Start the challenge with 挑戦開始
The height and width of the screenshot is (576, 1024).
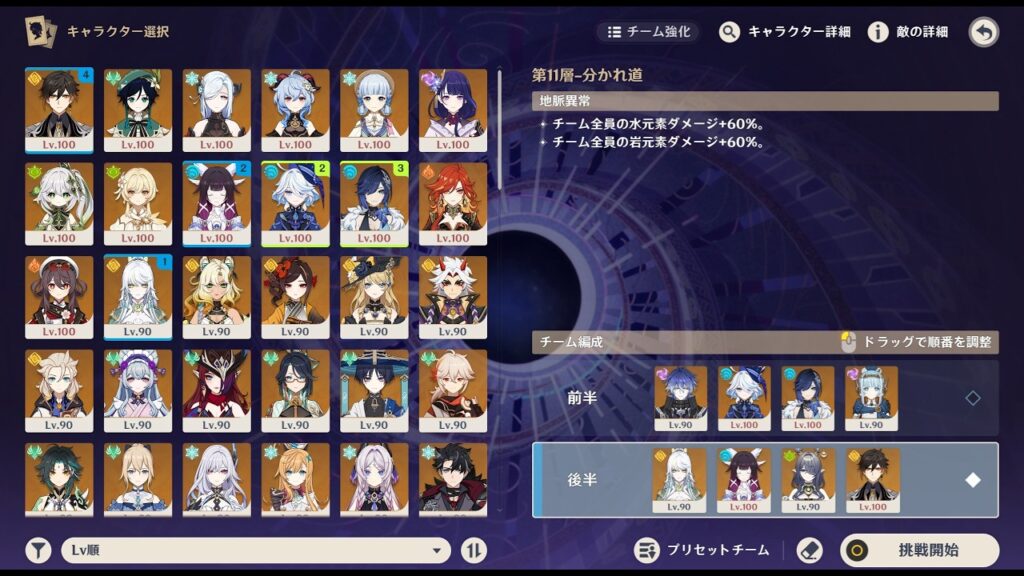coord(919,550)
